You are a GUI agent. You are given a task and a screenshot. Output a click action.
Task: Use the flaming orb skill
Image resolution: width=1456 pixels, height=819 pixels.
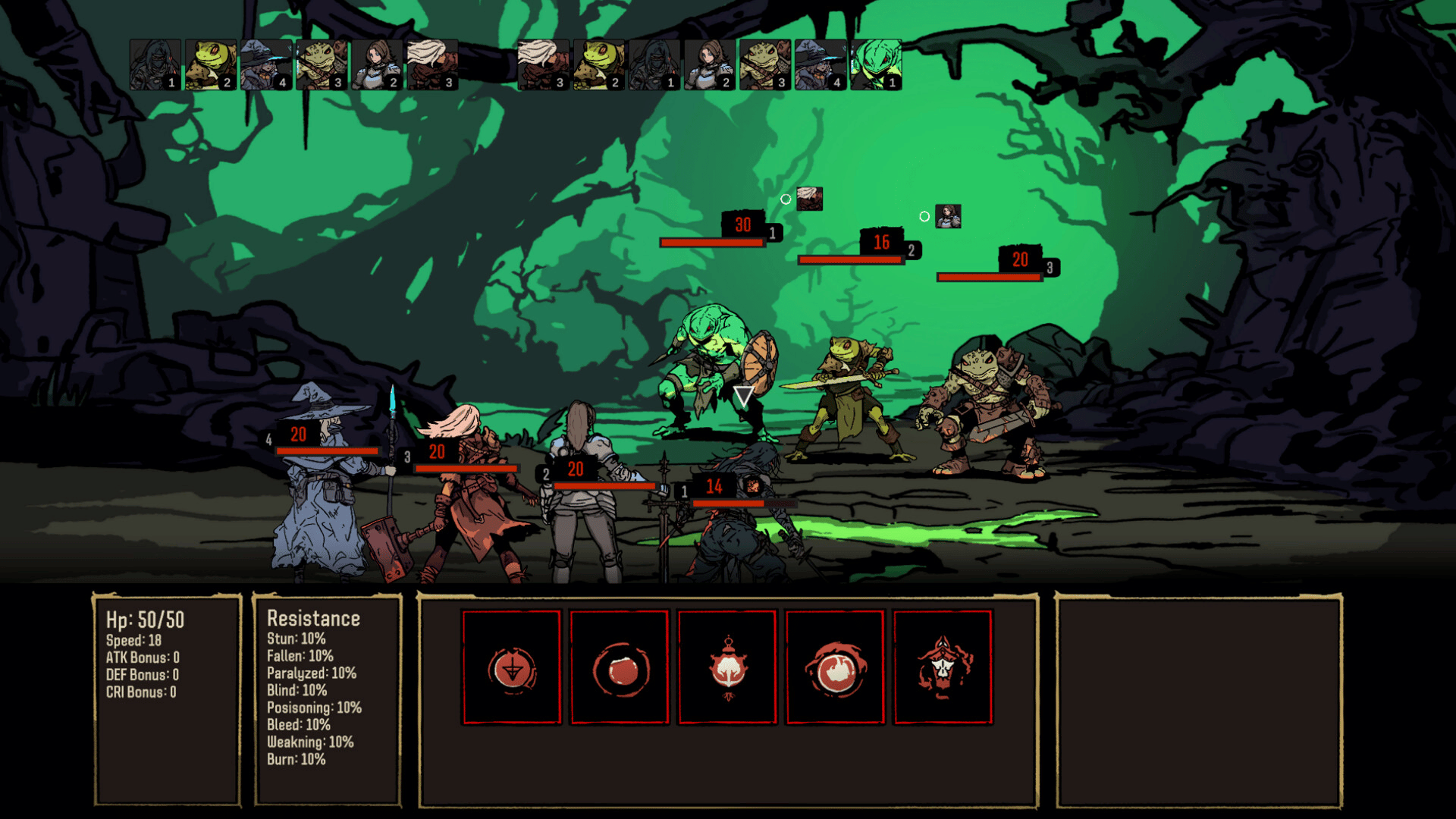(x=836, y=668)
